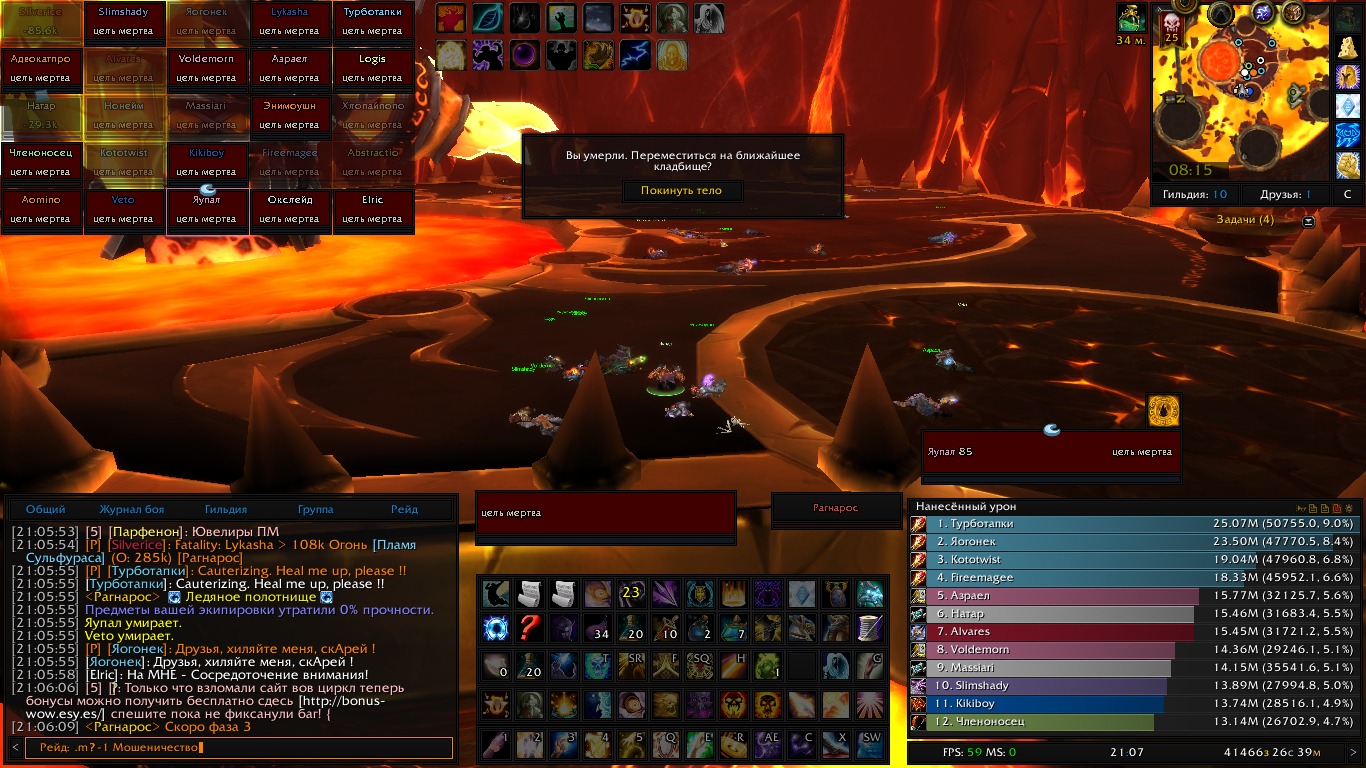
Task: Select Elric's raid frame
Action: point(372,210)
